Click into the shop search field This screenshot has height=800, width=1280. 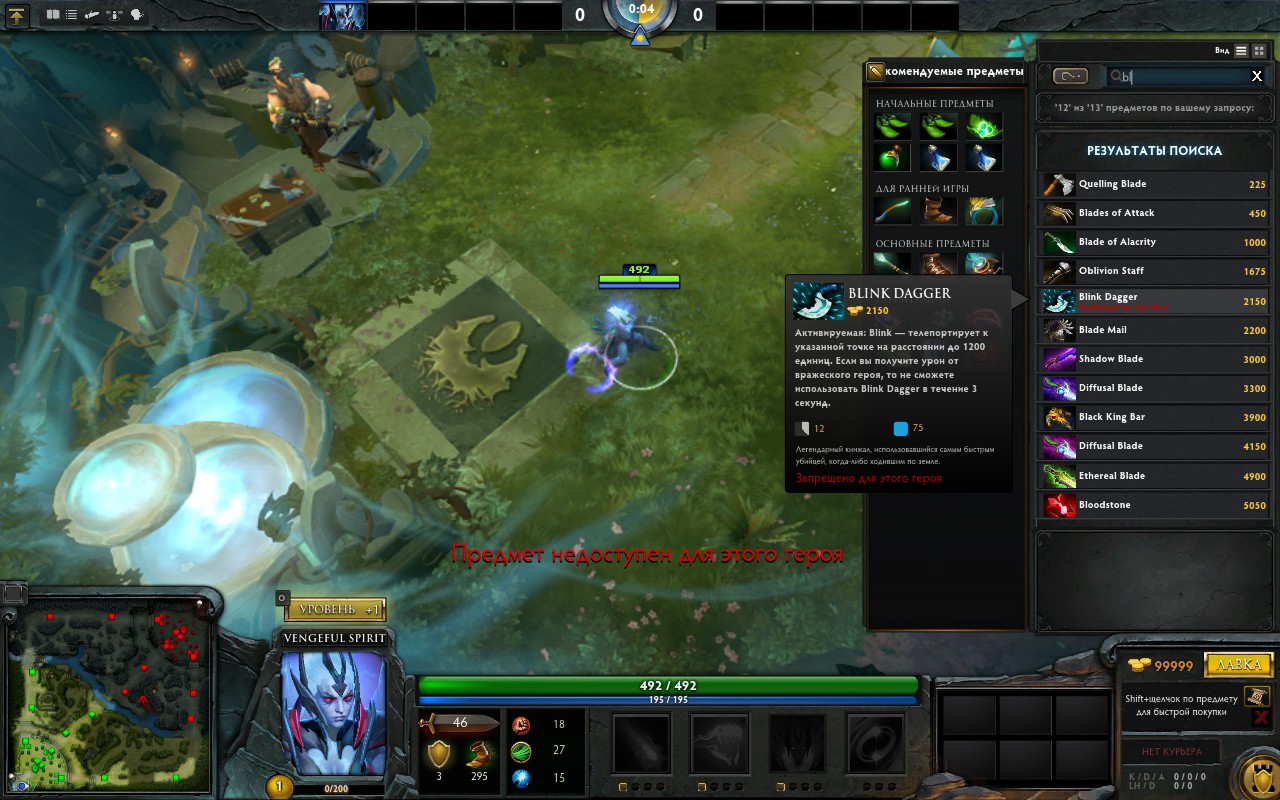(1180, 77)
